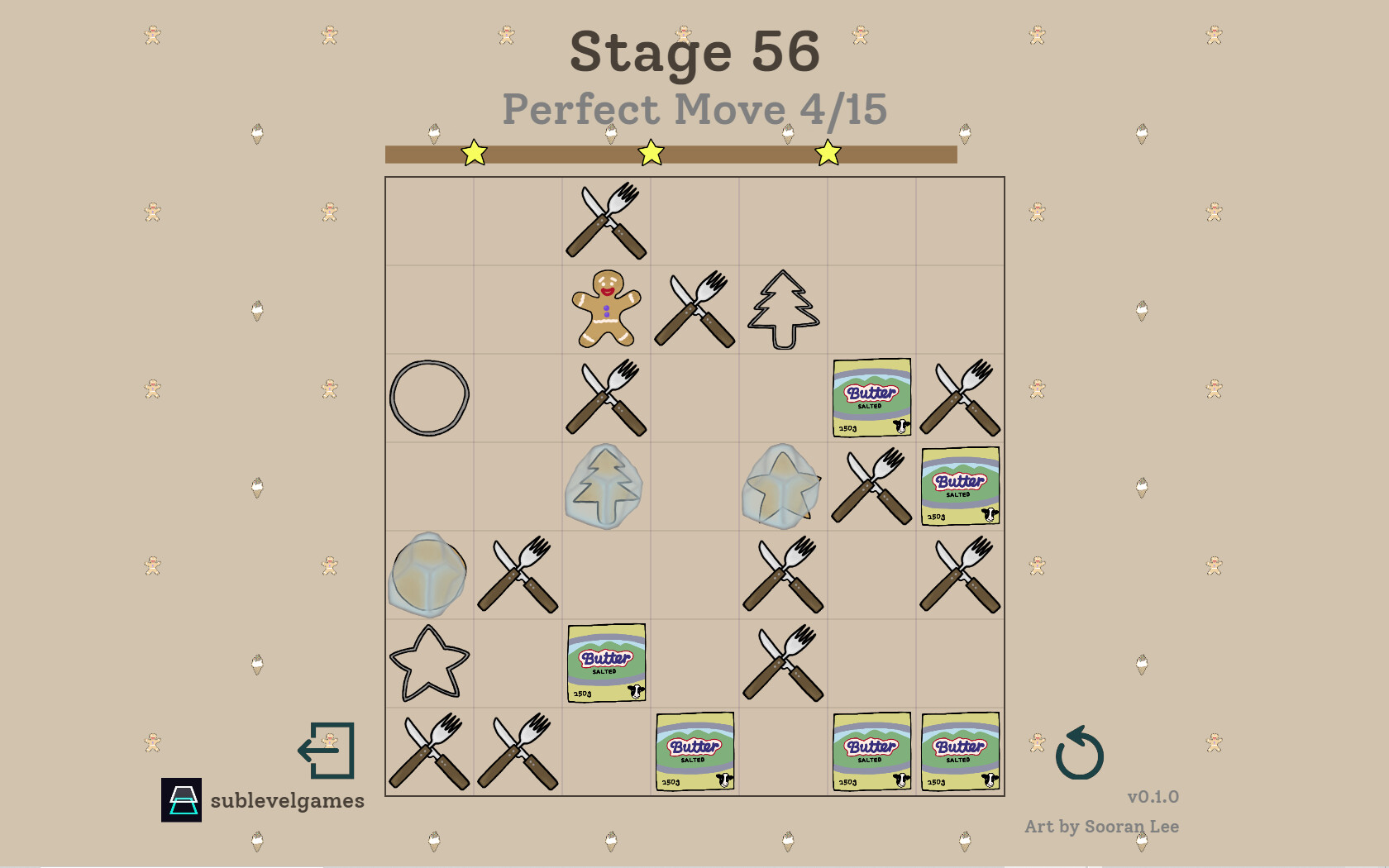This screenshot has width=1389, height=868.
Task: Select the Butter Salted pack next to the silver cutlery
Action: pos(960,486)
